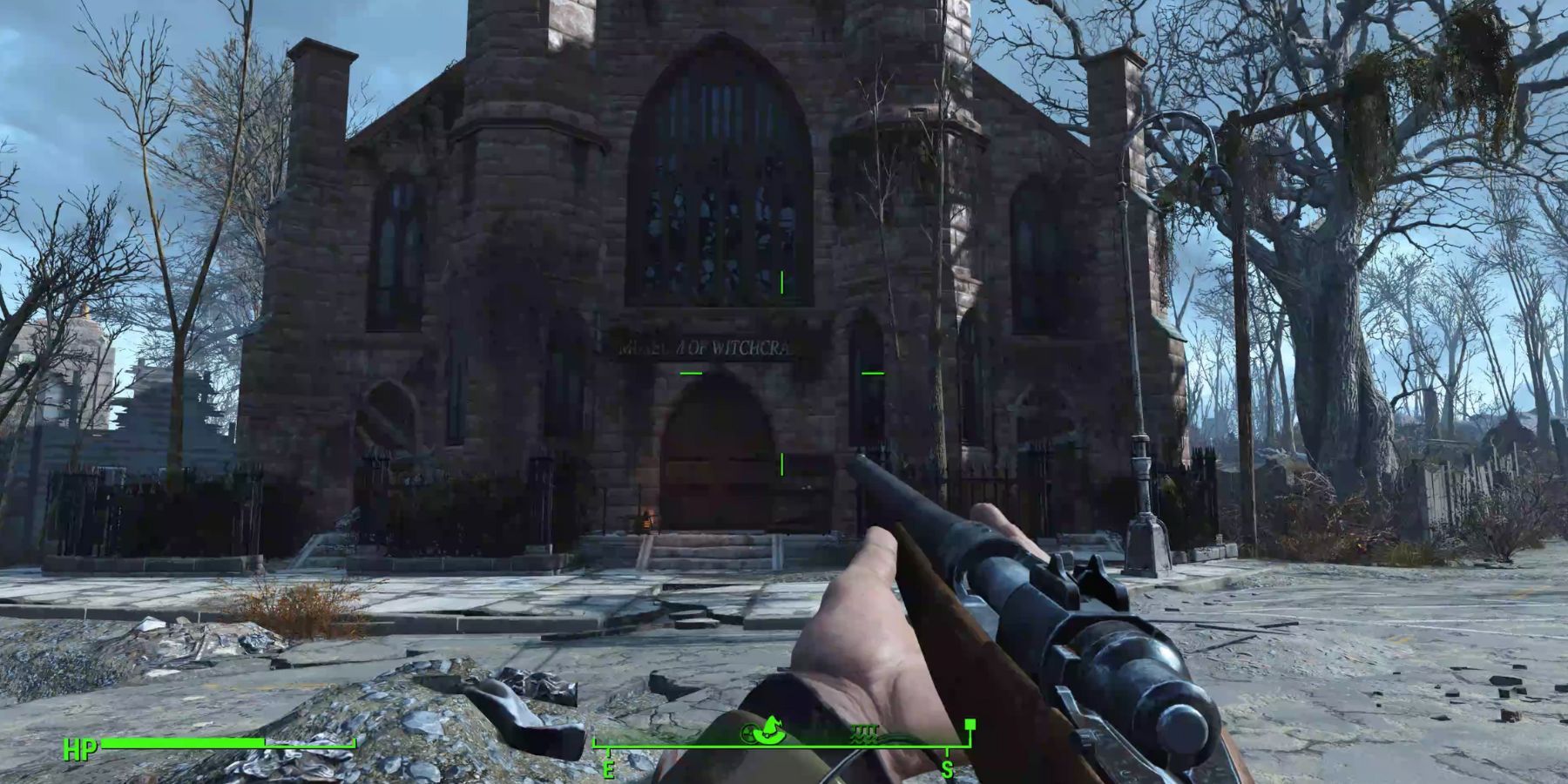The width and height of the screenshot is (1568, 784).
Task: Select the water waves location marker
Action: (x=864, y=733)
